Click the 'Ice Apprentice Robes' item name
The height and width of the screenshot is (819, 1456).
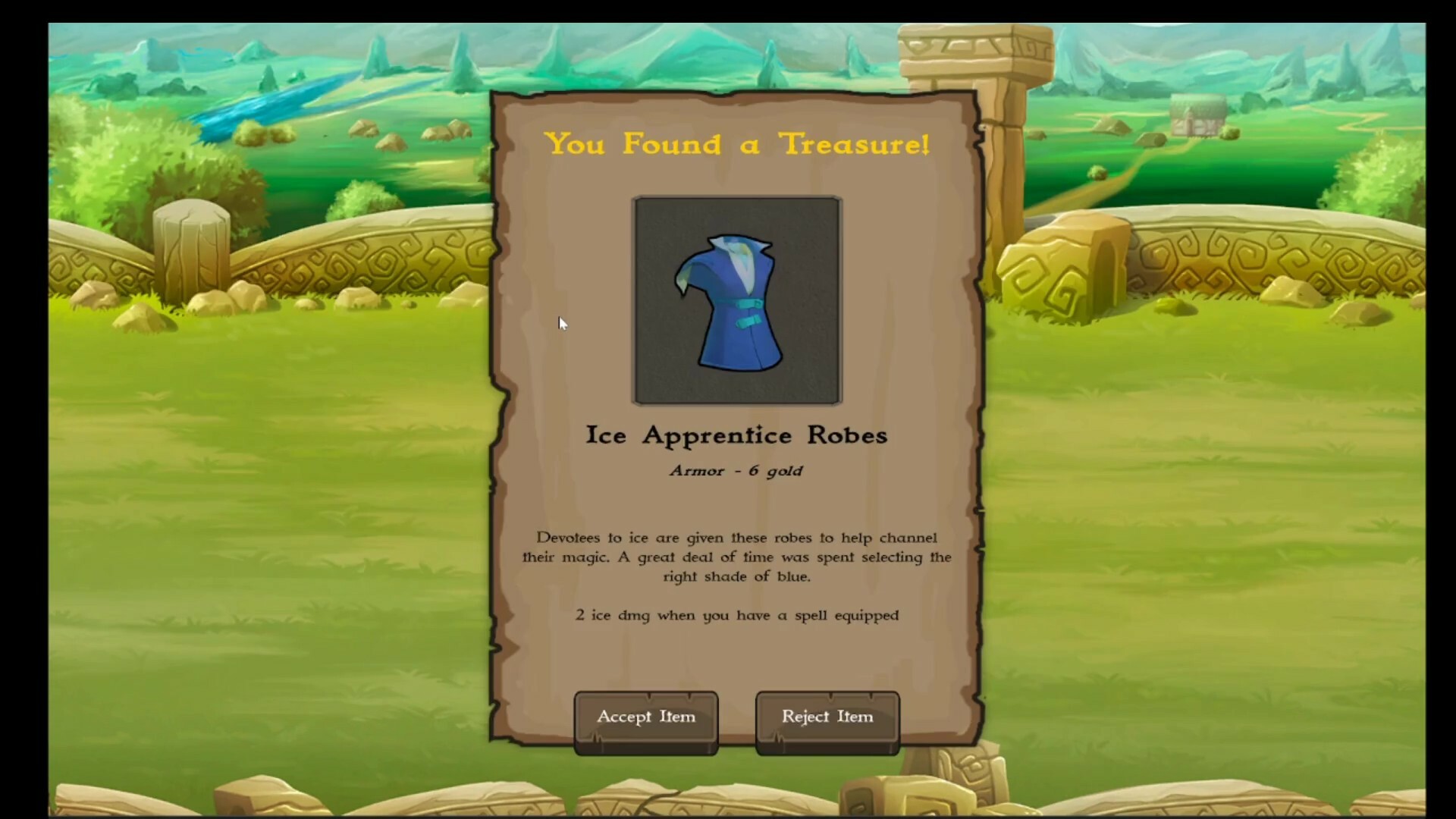point(736,435)
